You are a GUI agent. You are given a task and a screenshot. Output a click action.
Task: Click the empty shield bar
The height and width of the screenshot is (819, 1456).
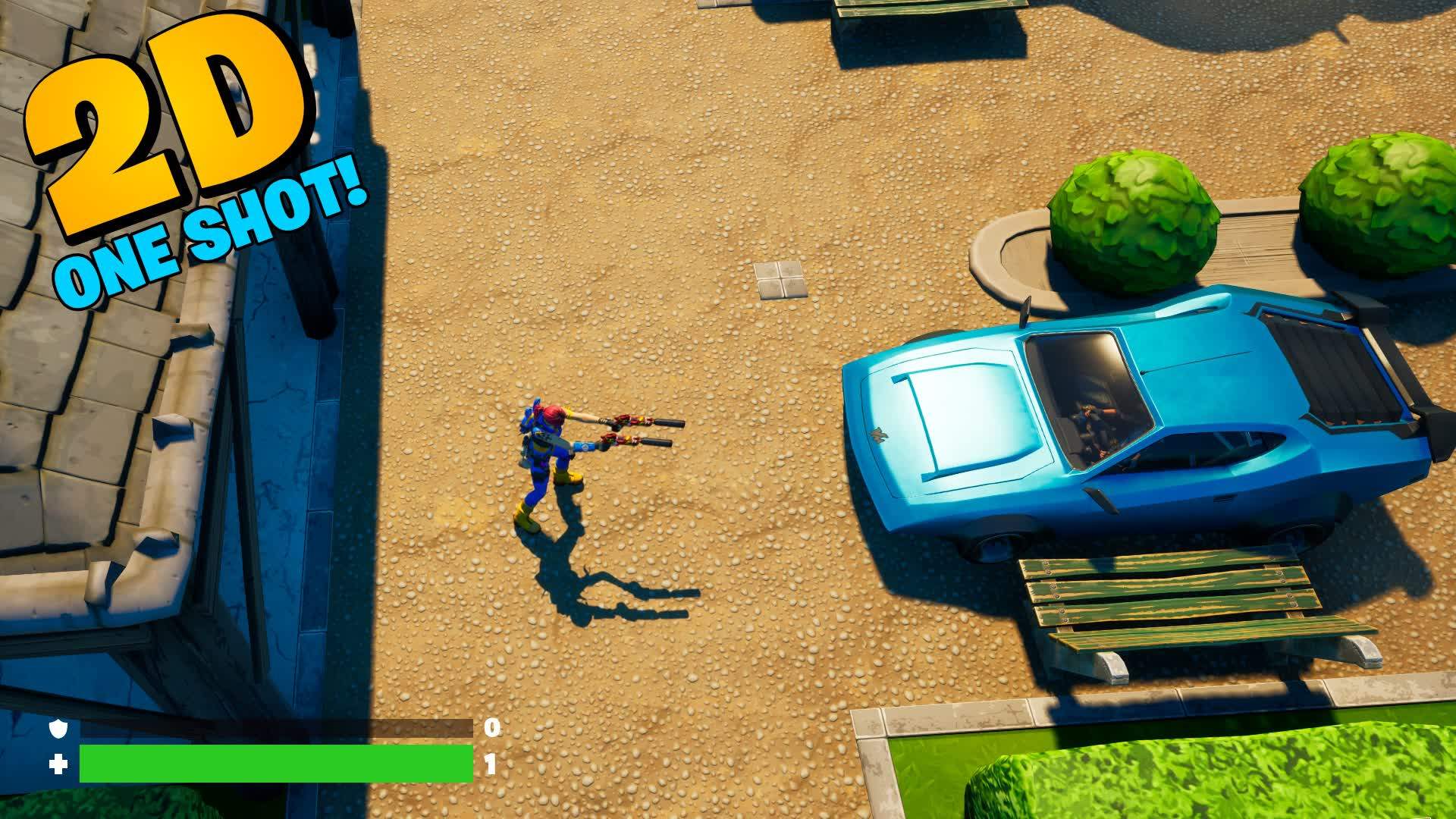pyautogui.click(x=273, y=730)
